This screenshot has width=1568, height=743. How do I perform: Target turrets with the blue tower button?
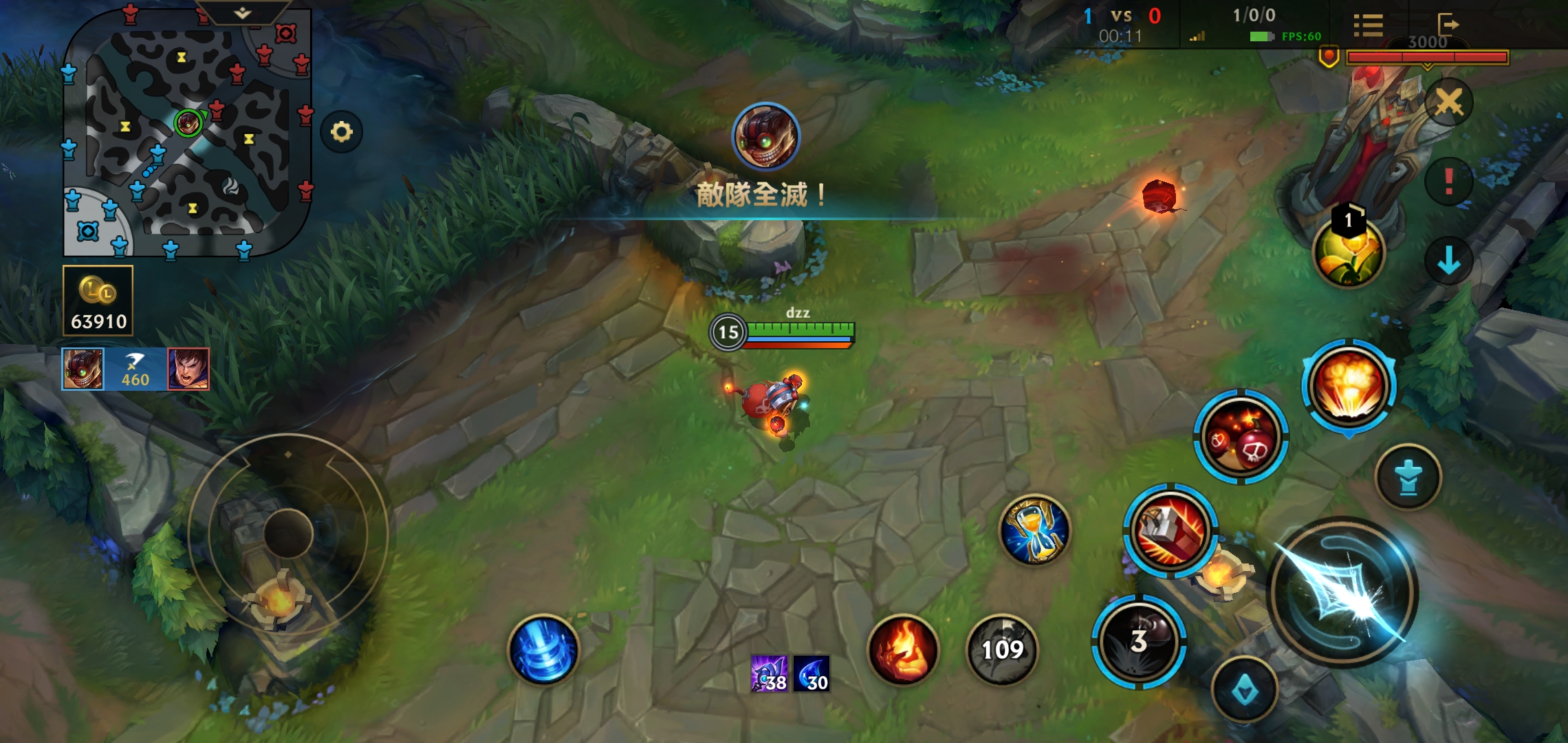coord(1408,477)
